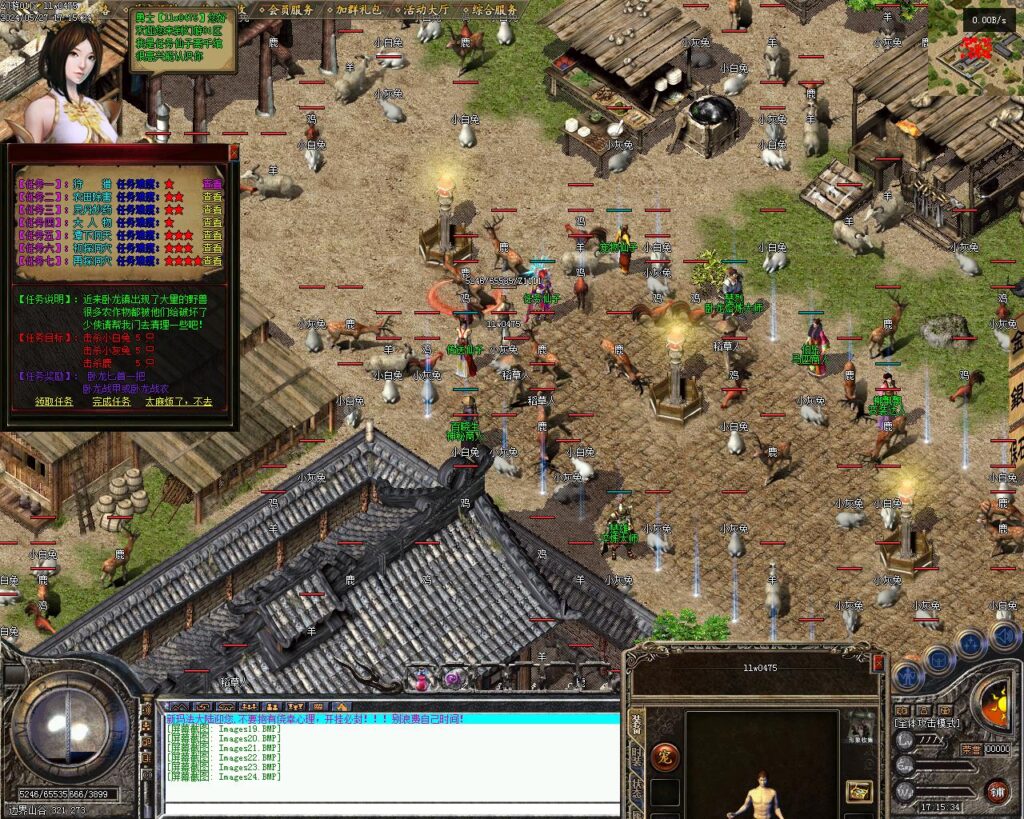Screen dimensions: 1024x819
Task: Open the 会员服务 top menu
Action: [x=290, y=9]
